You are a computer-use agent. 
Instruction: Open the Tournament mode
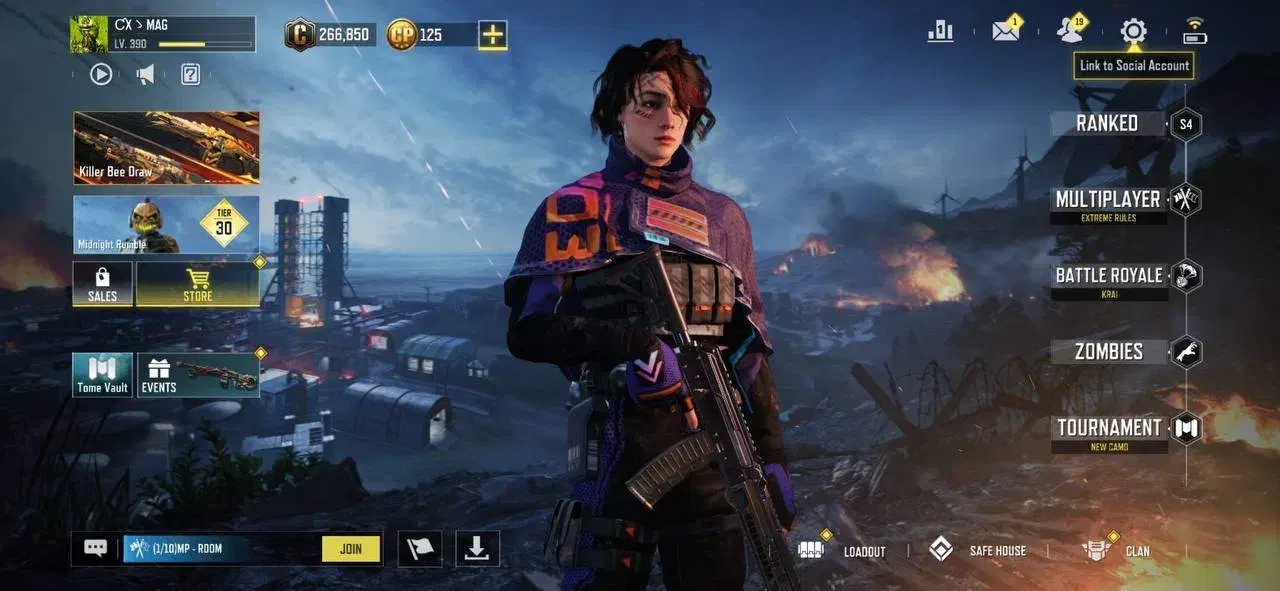pos(1109,431)
